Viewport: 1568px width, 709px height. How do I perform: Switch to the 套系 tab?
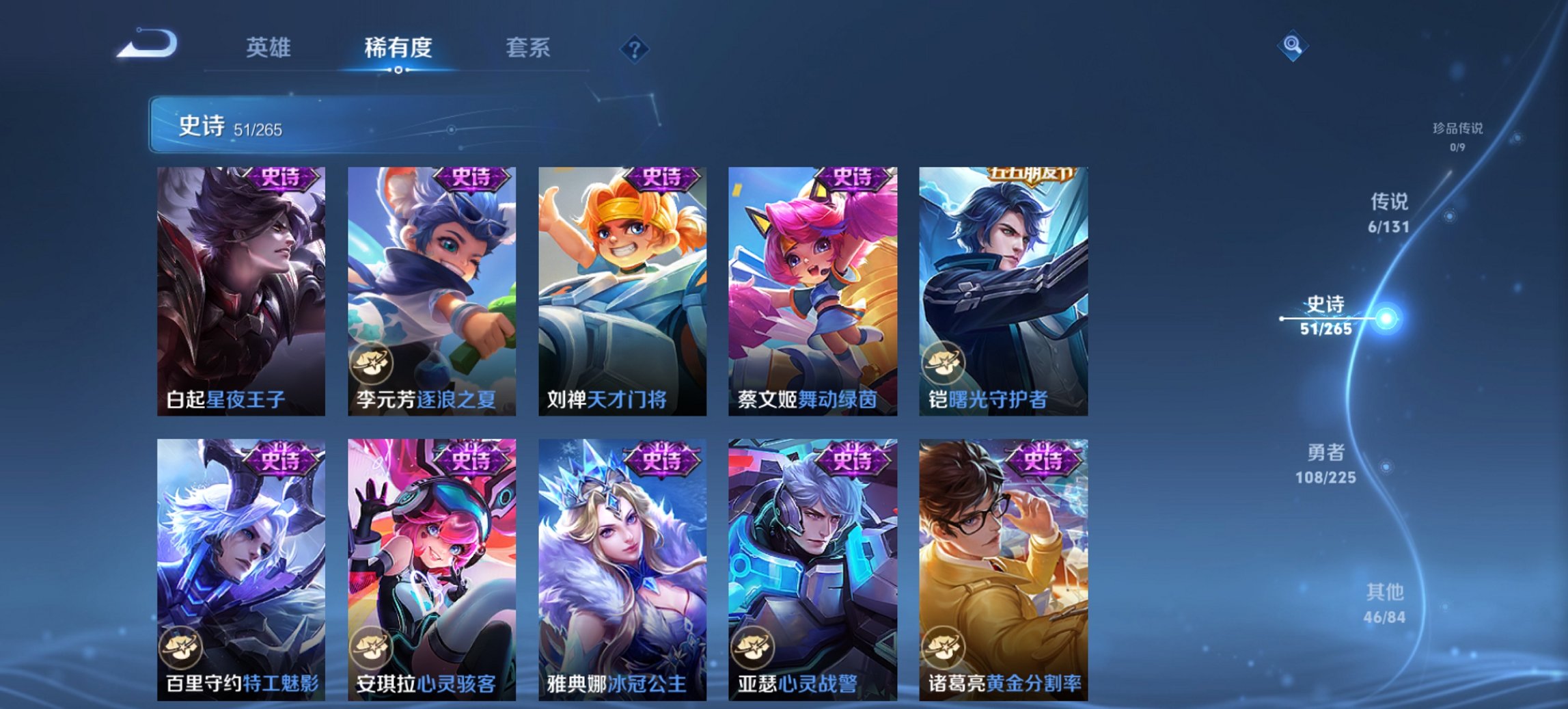click(x=529, y=49)
